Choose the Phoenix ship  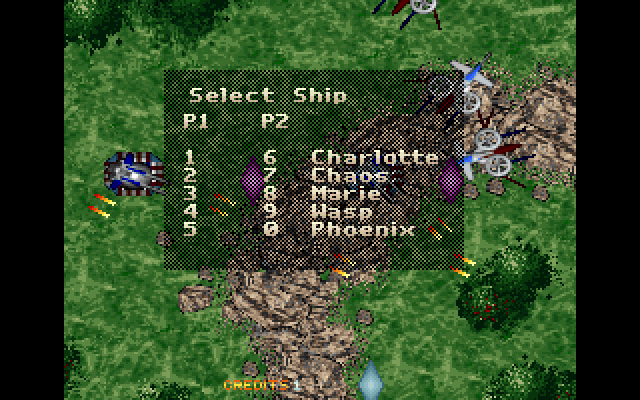tap(362, 230)
